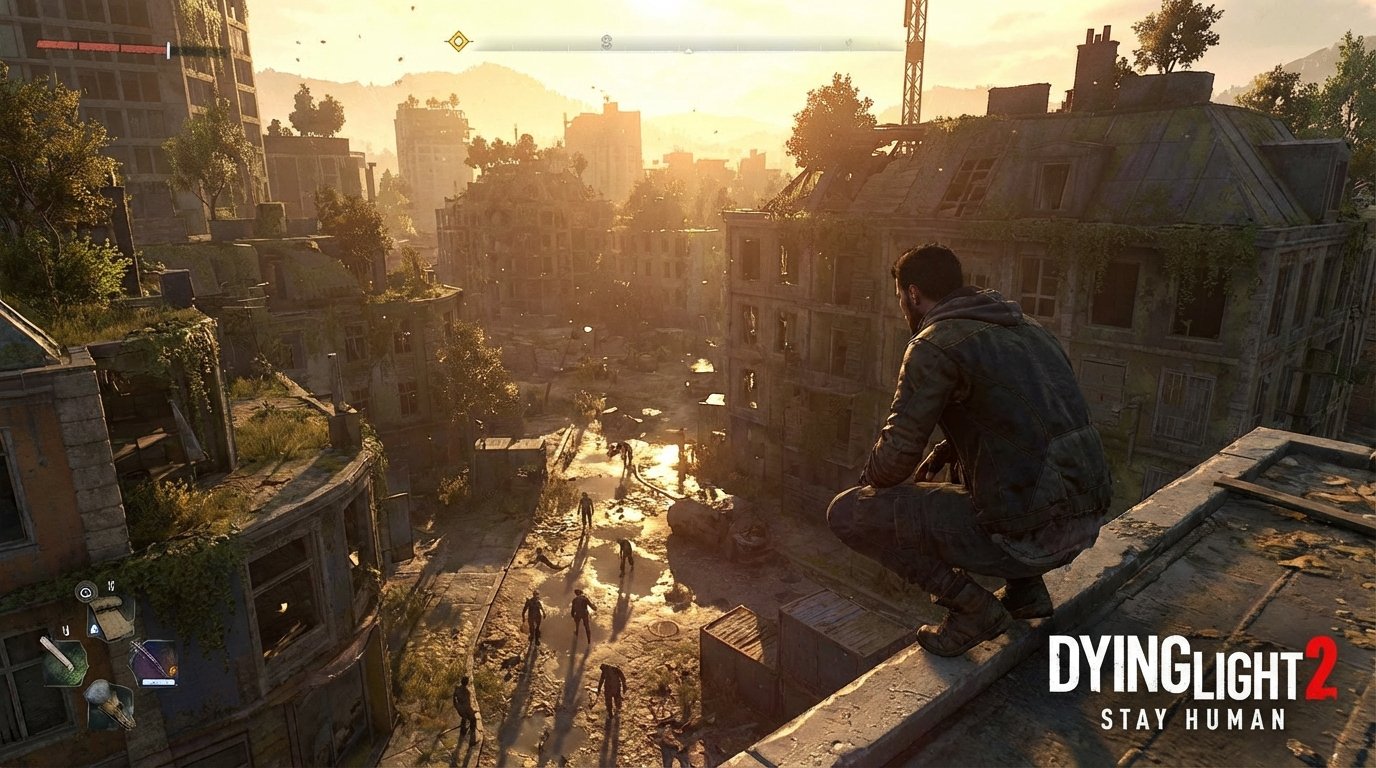
Task: Click the safe zone marker on the compass bar
Action: coord(605,42)
